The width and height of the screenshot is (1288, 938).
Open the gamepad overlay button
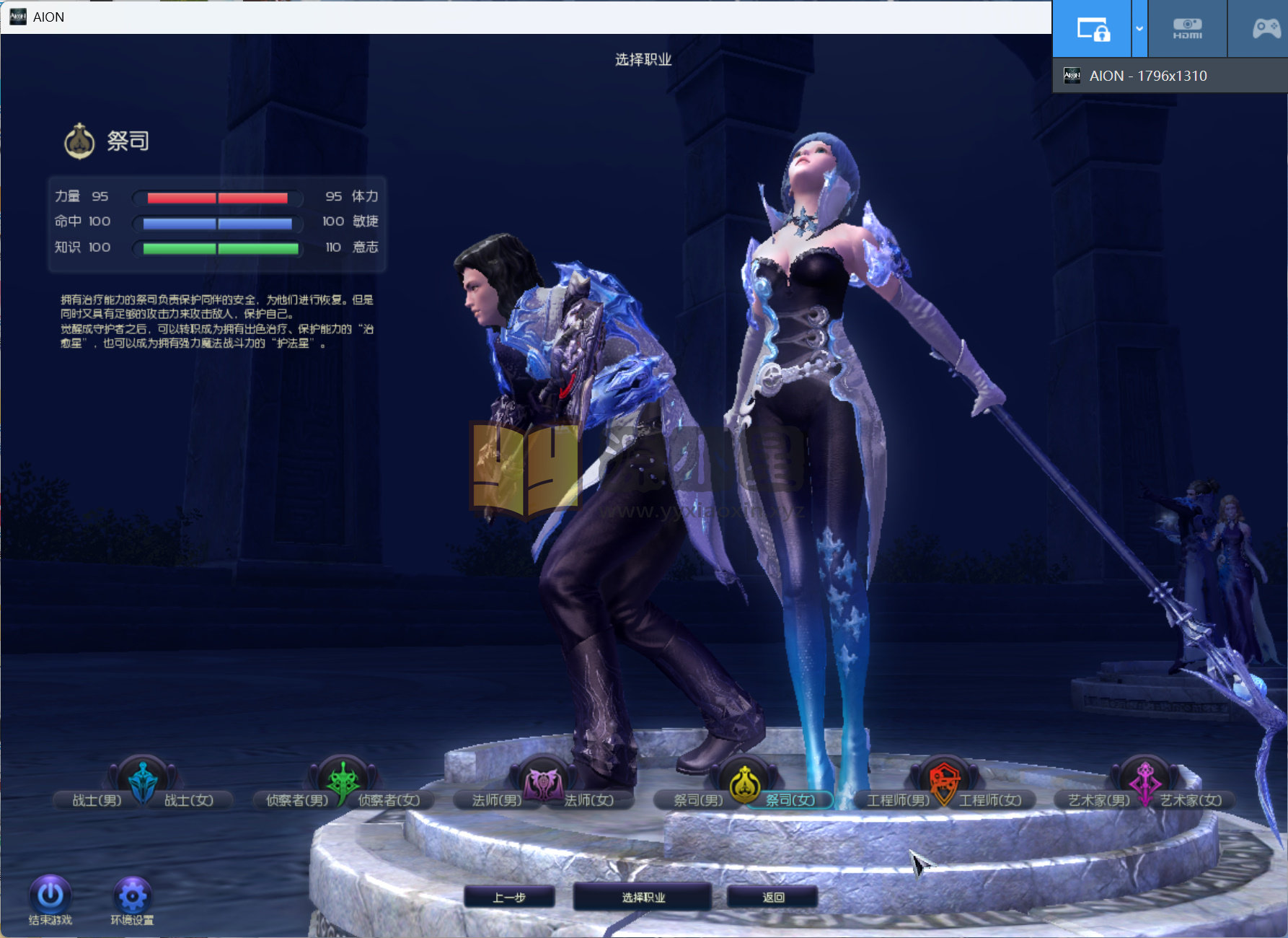pyautogui.click(x=1266, y=29)
